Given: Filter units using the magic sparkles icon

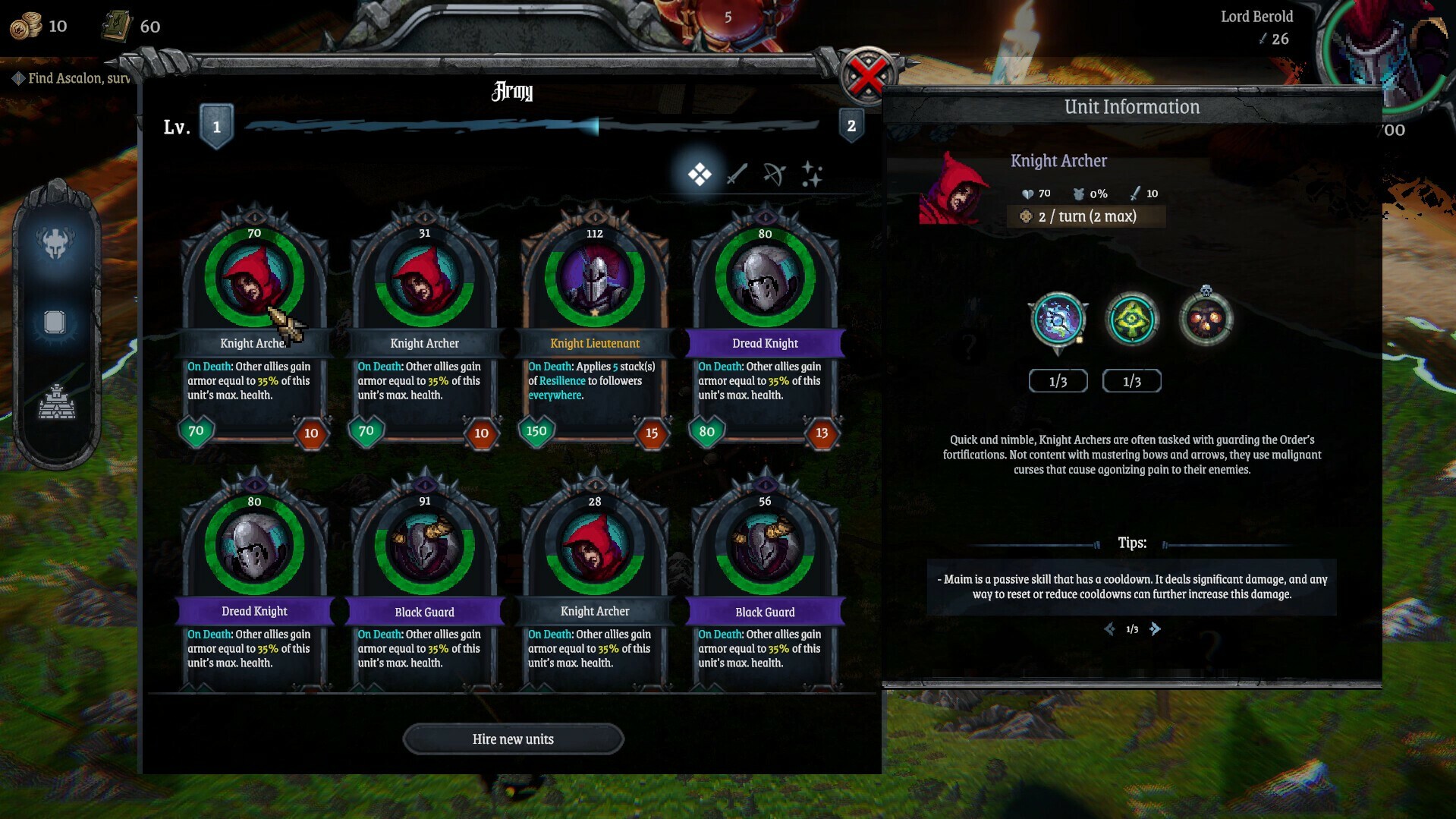Looking at the screenshot, I should (x=812, y=173).
